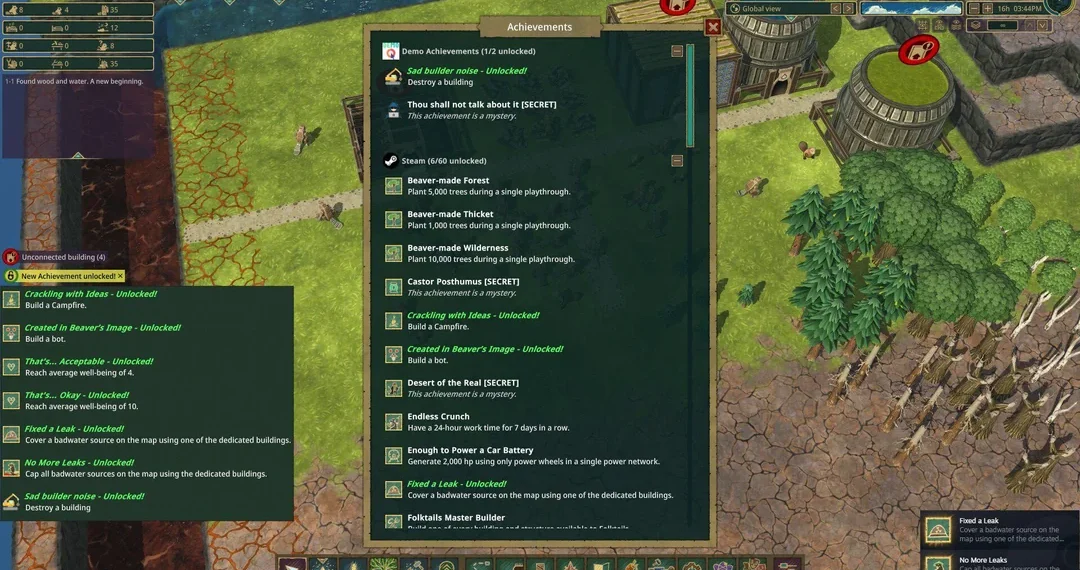Select the Fixed a Leak Steam popup
Image resolution: width=1080 pixels, height=570 pixels.
coord(1000,530)
